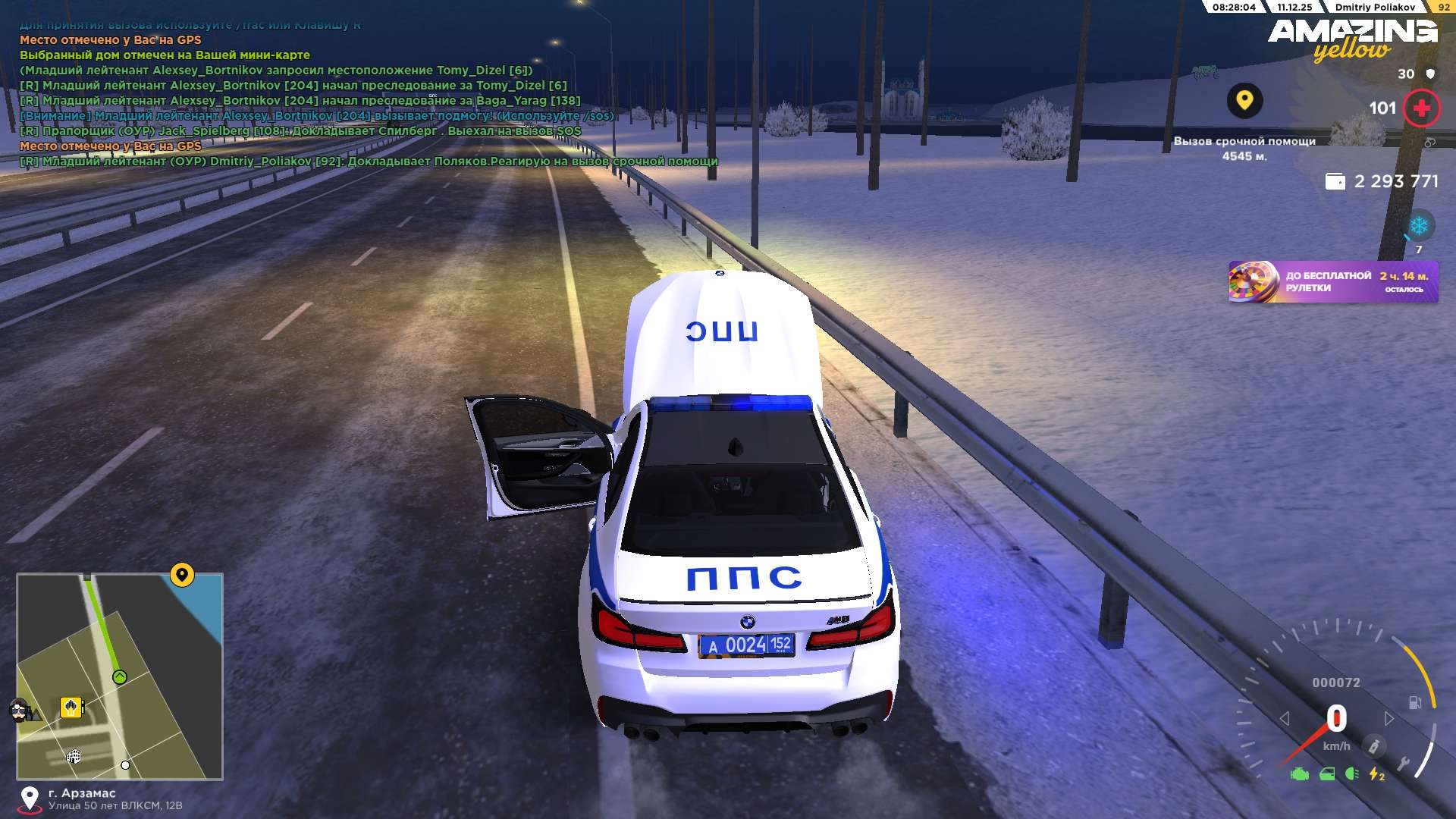
Task: Click the yellow lightning bolt indicator
Action: [x=1376, y=774]
